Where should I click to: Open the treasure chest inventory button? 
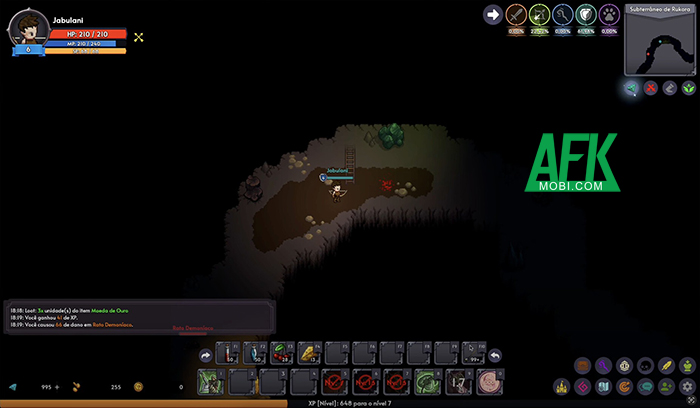tap(582, 365)
